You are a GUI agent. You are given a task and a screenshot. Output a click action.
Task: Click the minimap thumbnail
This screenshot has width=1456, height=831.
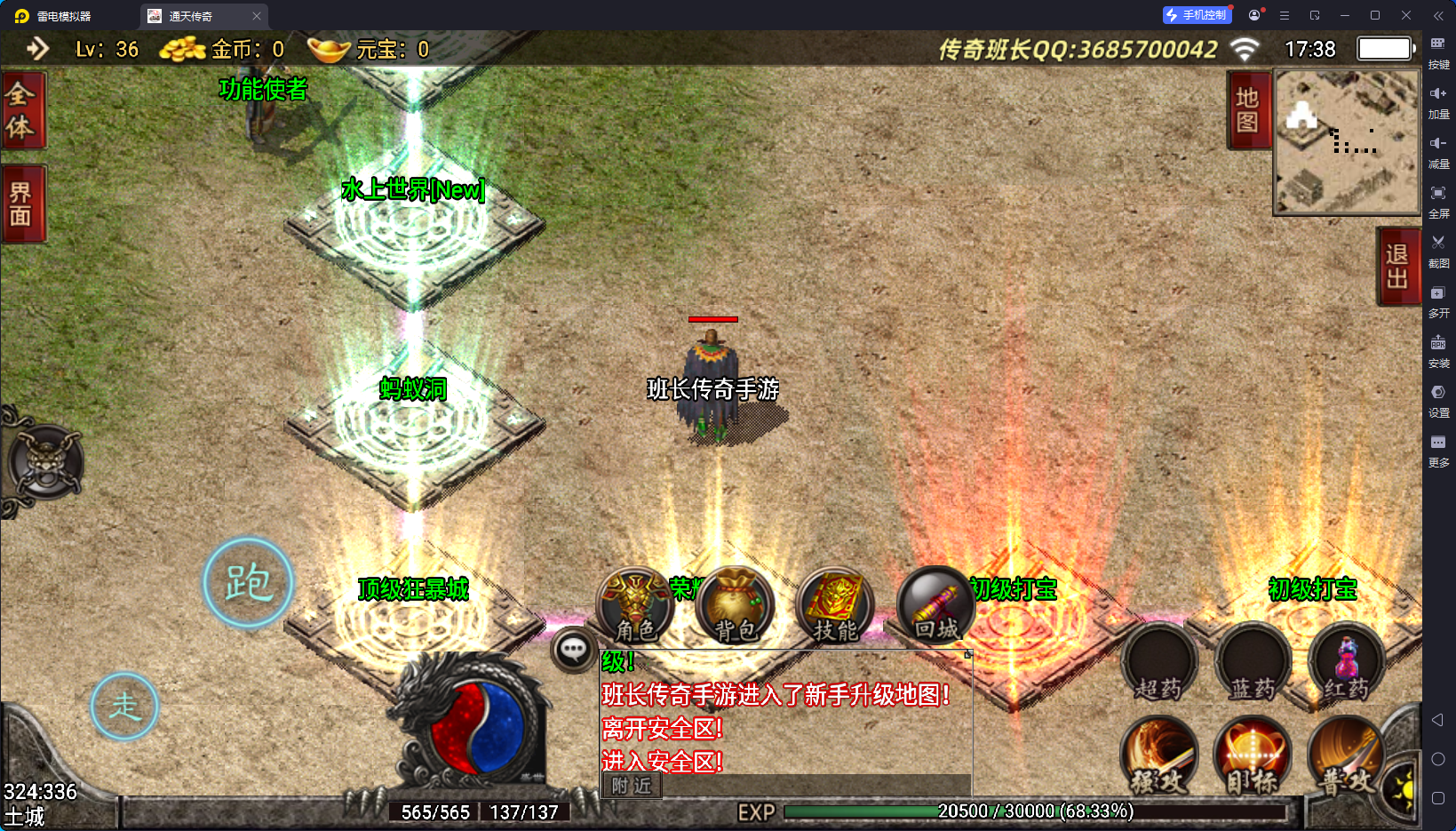pyautogui.click(x=1346, y=142)
